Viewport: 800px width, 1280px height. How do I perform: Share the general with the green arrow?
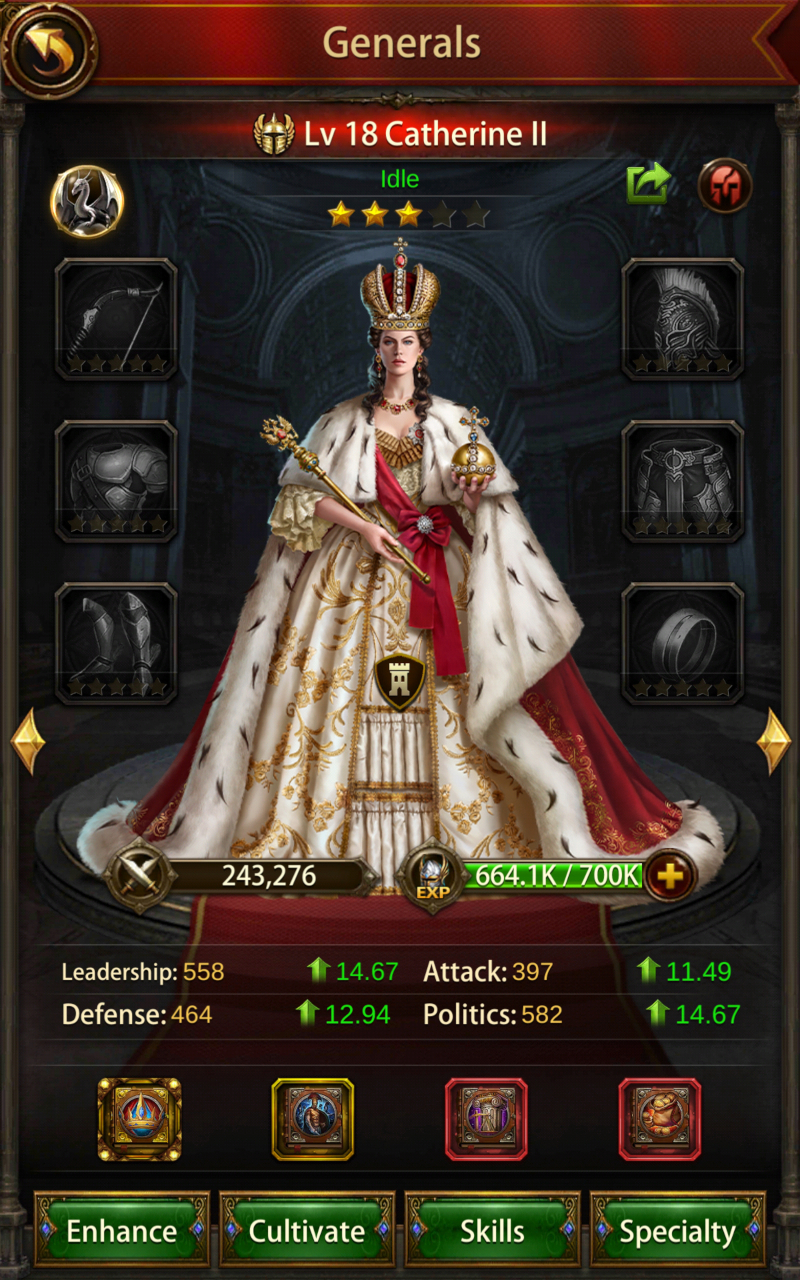coord(647,185)
